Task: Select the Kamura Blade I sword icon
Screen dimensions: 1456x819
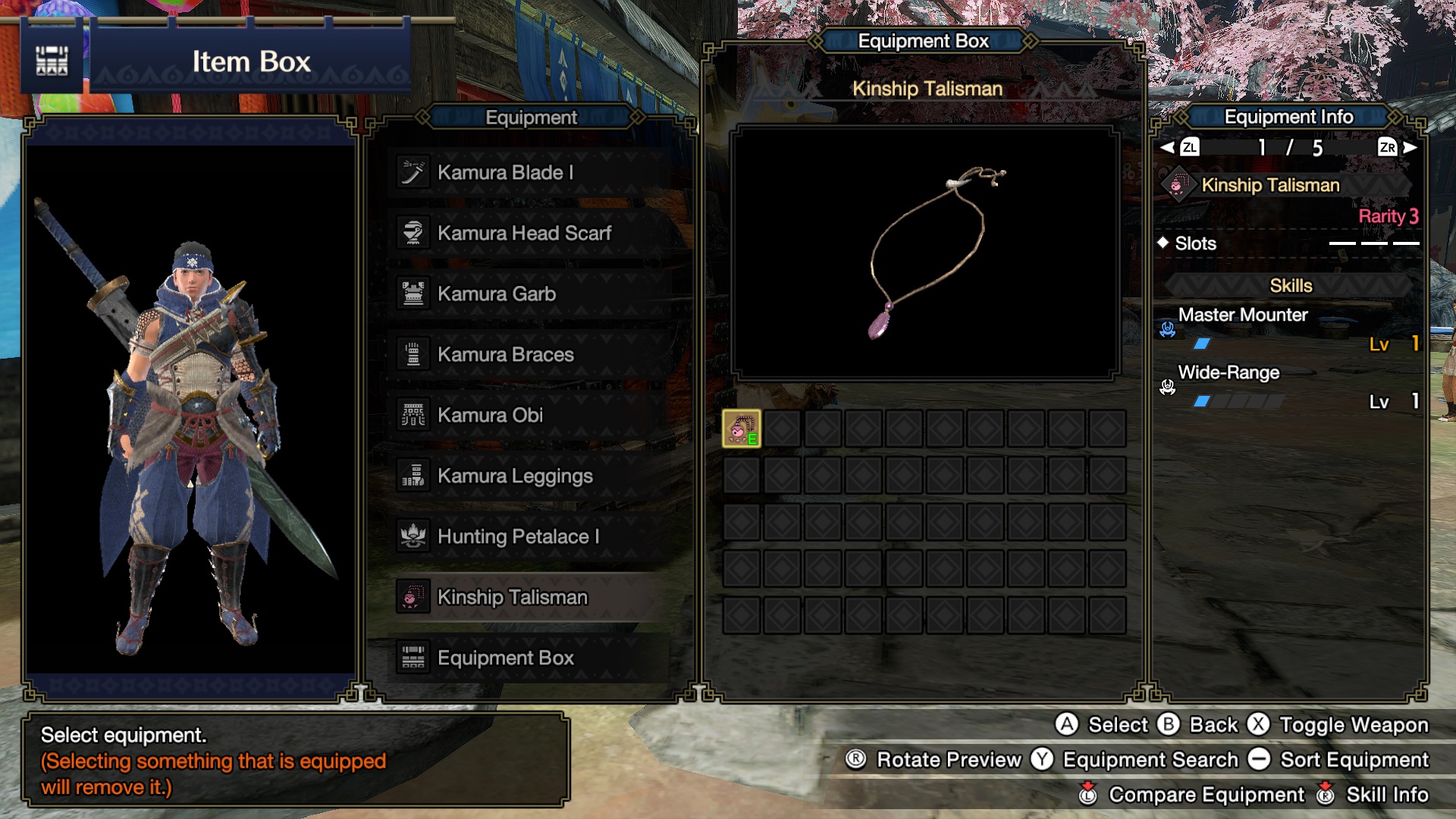Action: (413, 172)
